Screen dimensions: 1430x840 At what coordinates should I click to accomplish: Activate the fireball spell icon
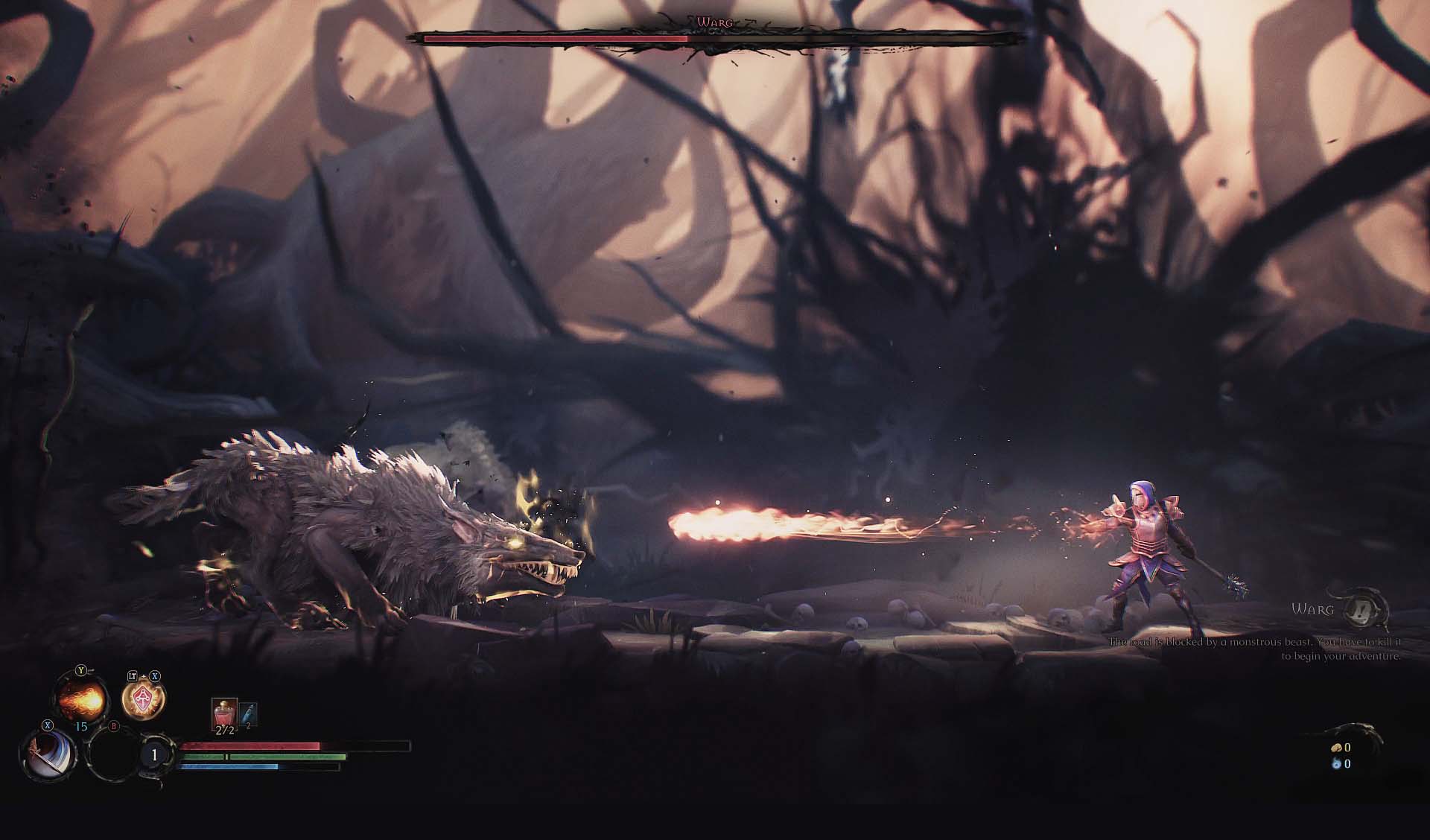80,700
